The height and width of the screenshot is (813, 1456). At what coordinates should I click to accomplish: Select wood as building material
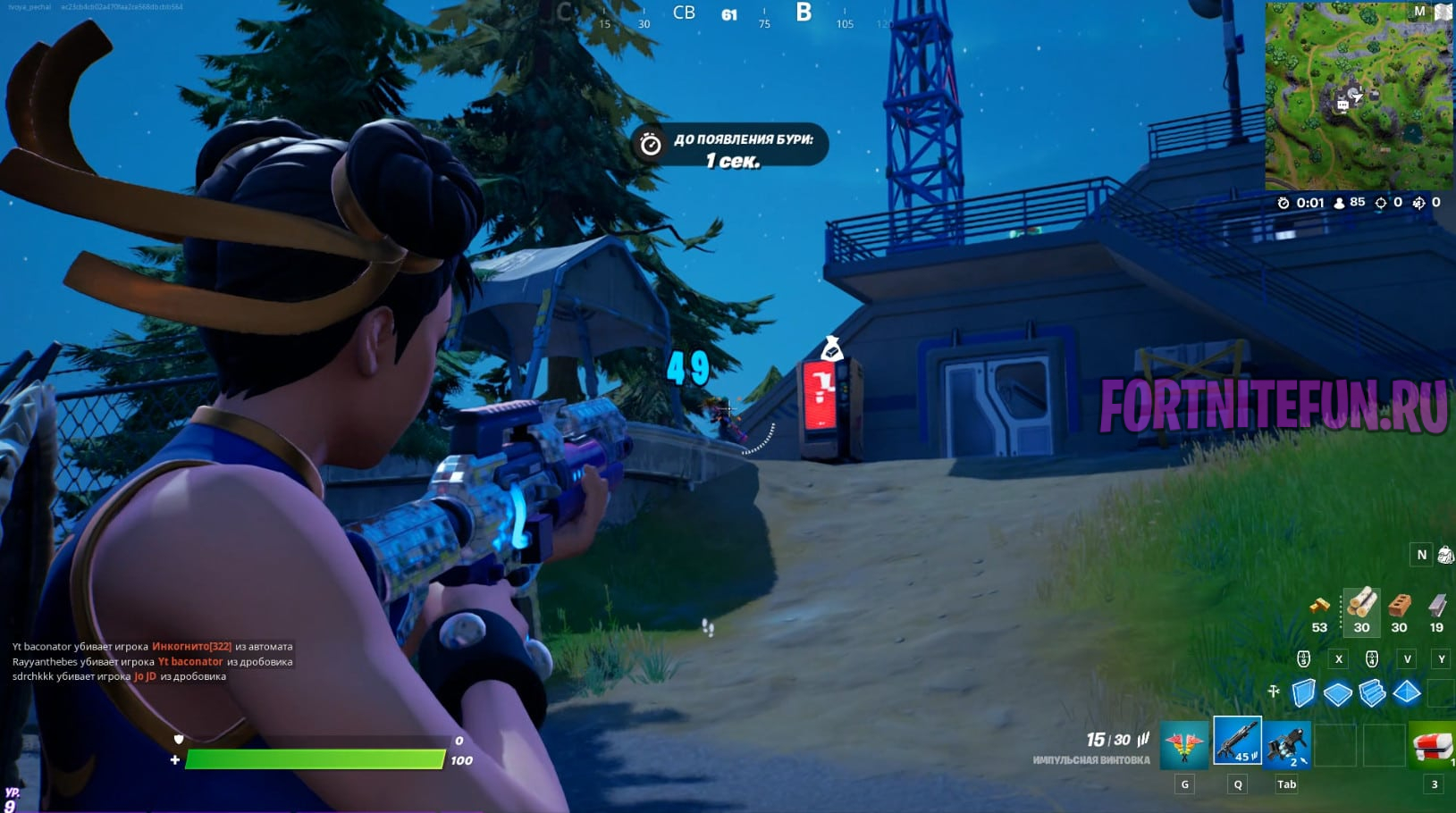(x=1361, y=605)
